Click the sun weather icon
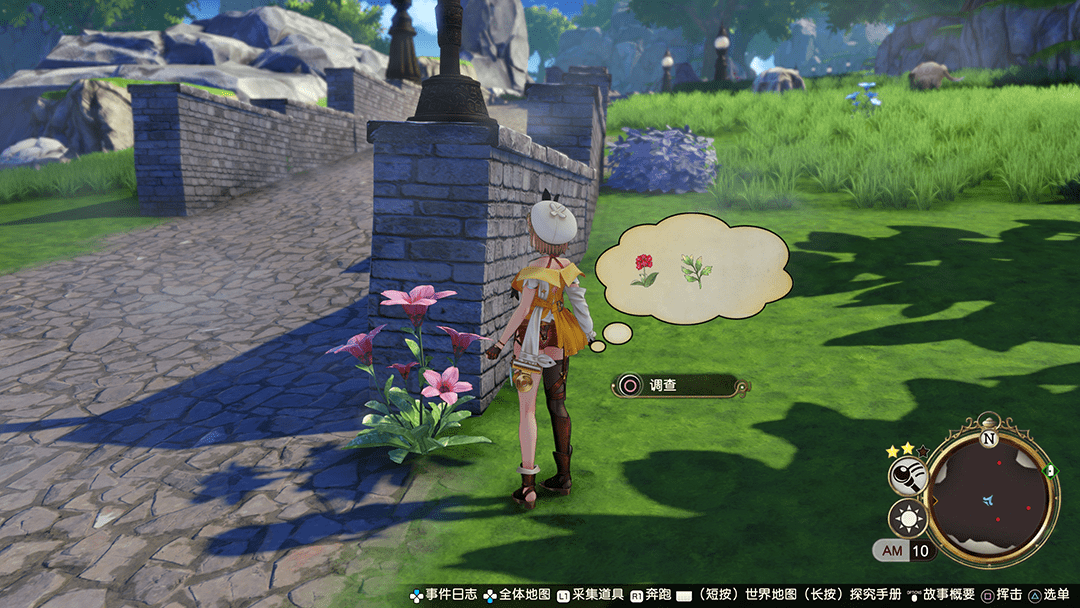The height and width of the screenshot is (608, 1080). pyautogui.click(x=906, y=518)
